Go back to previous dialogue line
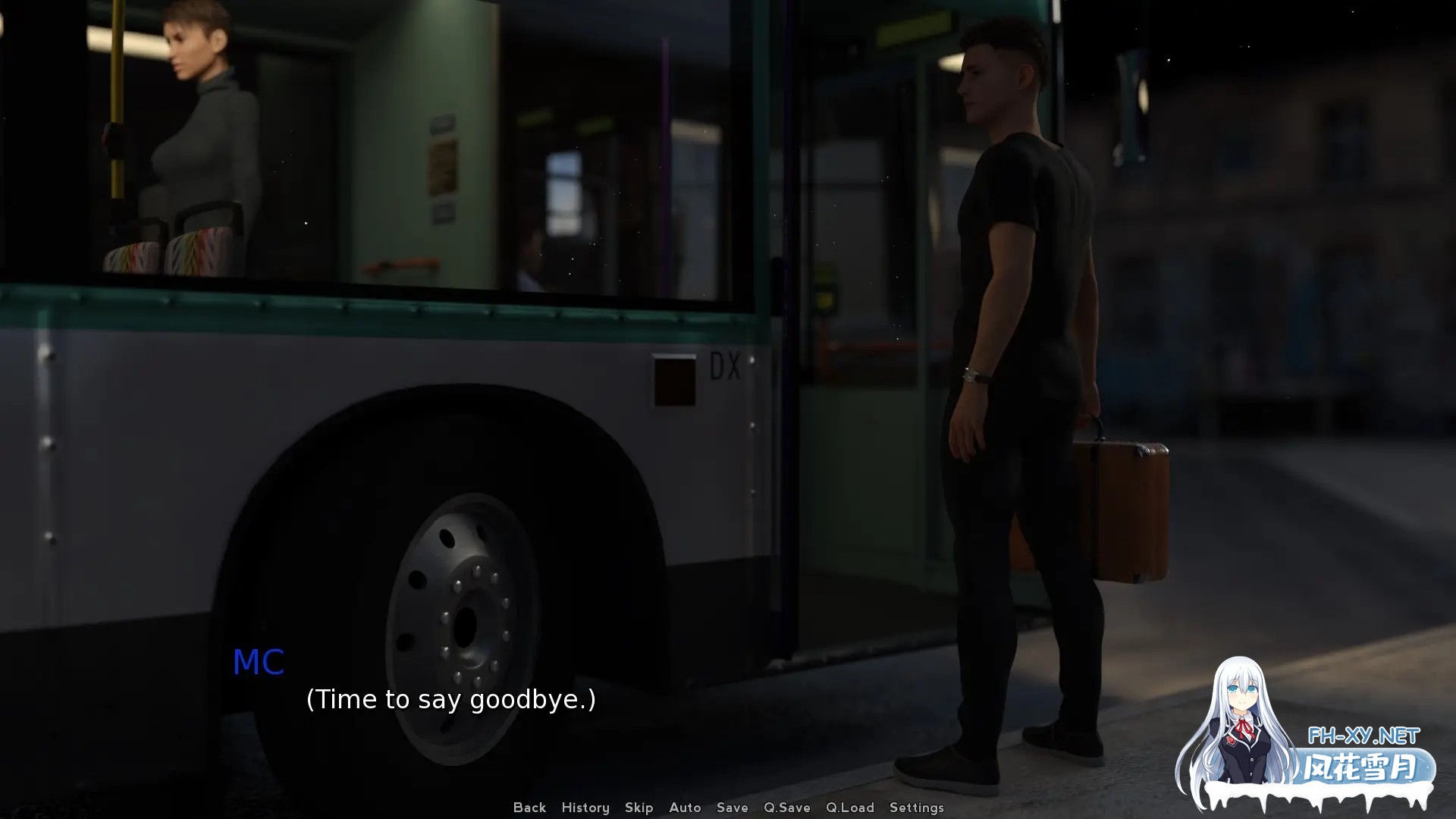The width and height of the screenshot is (1456, 819). coord(529,808)
